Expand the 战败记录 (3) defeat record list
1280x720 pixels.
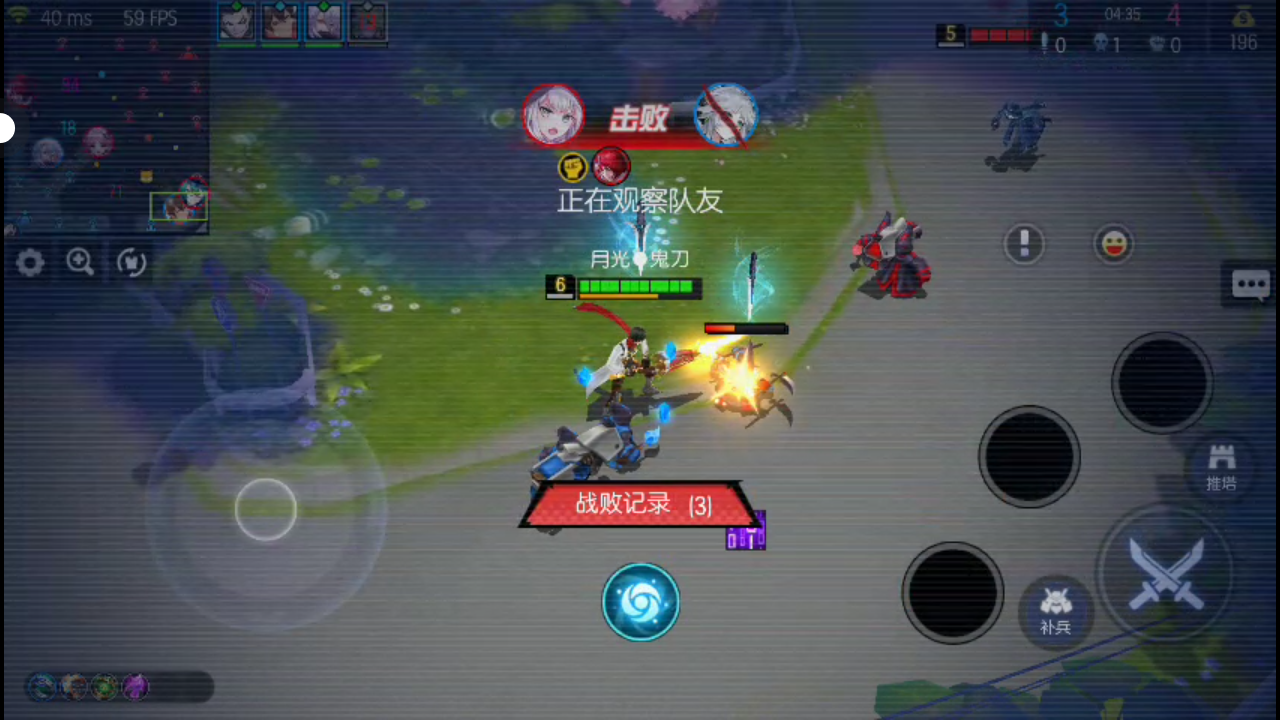coord(641,505)
